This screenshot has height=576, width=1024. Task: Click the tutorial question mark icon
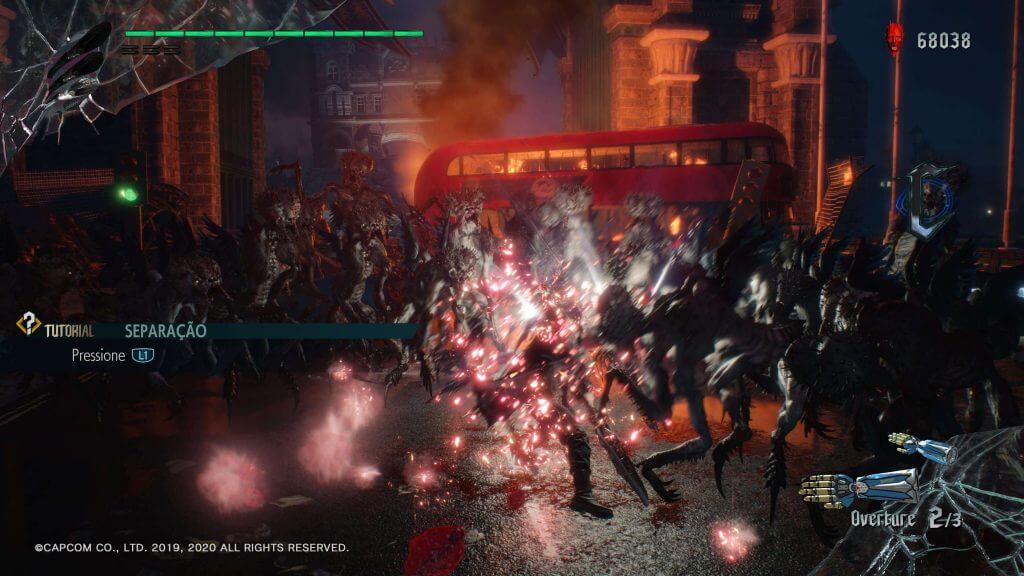[x=28, y=325]
